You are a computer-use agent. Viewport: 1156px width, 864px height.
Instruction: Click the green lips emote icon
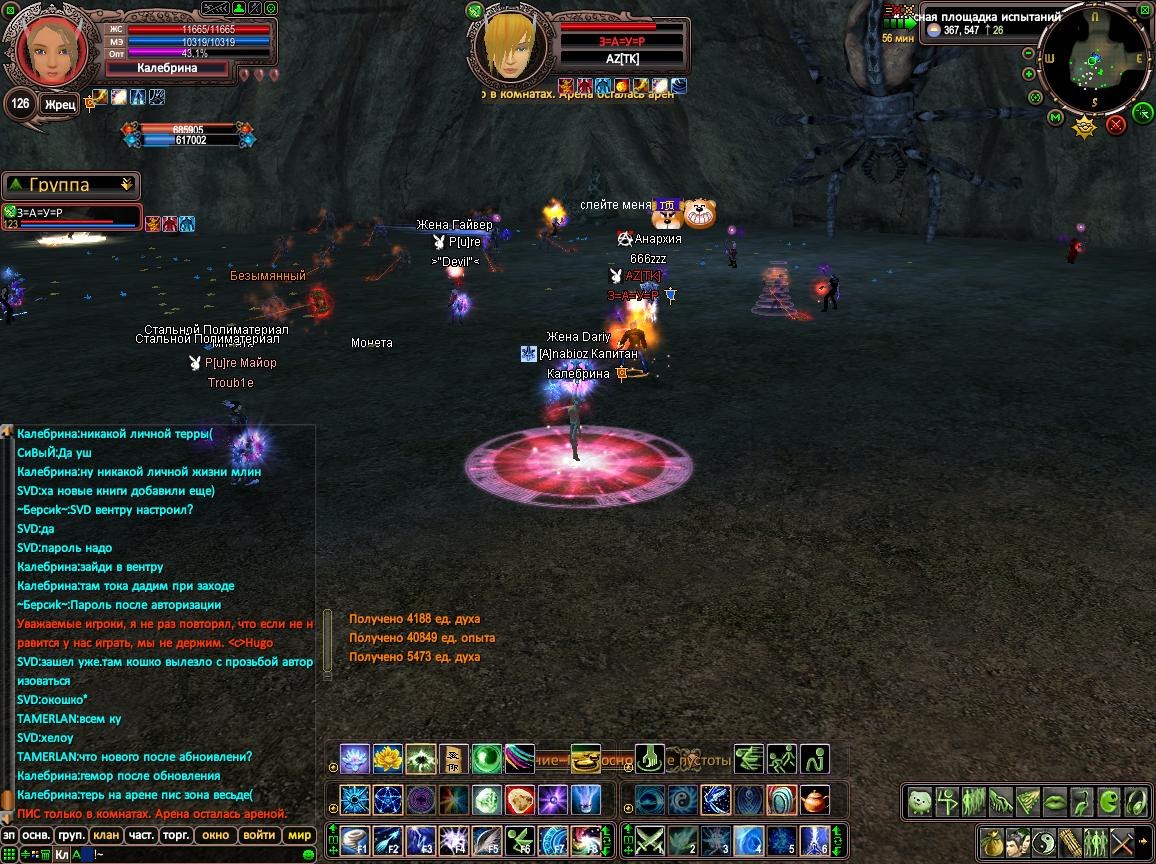pyautogui.click(x=1054, y=802)
